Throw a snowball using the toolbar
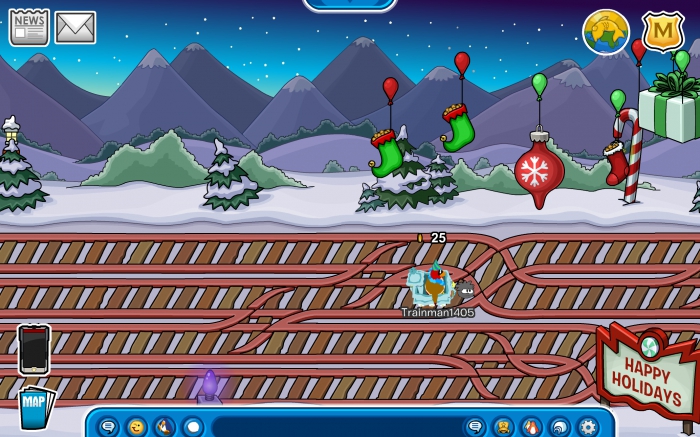 [192, 427]
